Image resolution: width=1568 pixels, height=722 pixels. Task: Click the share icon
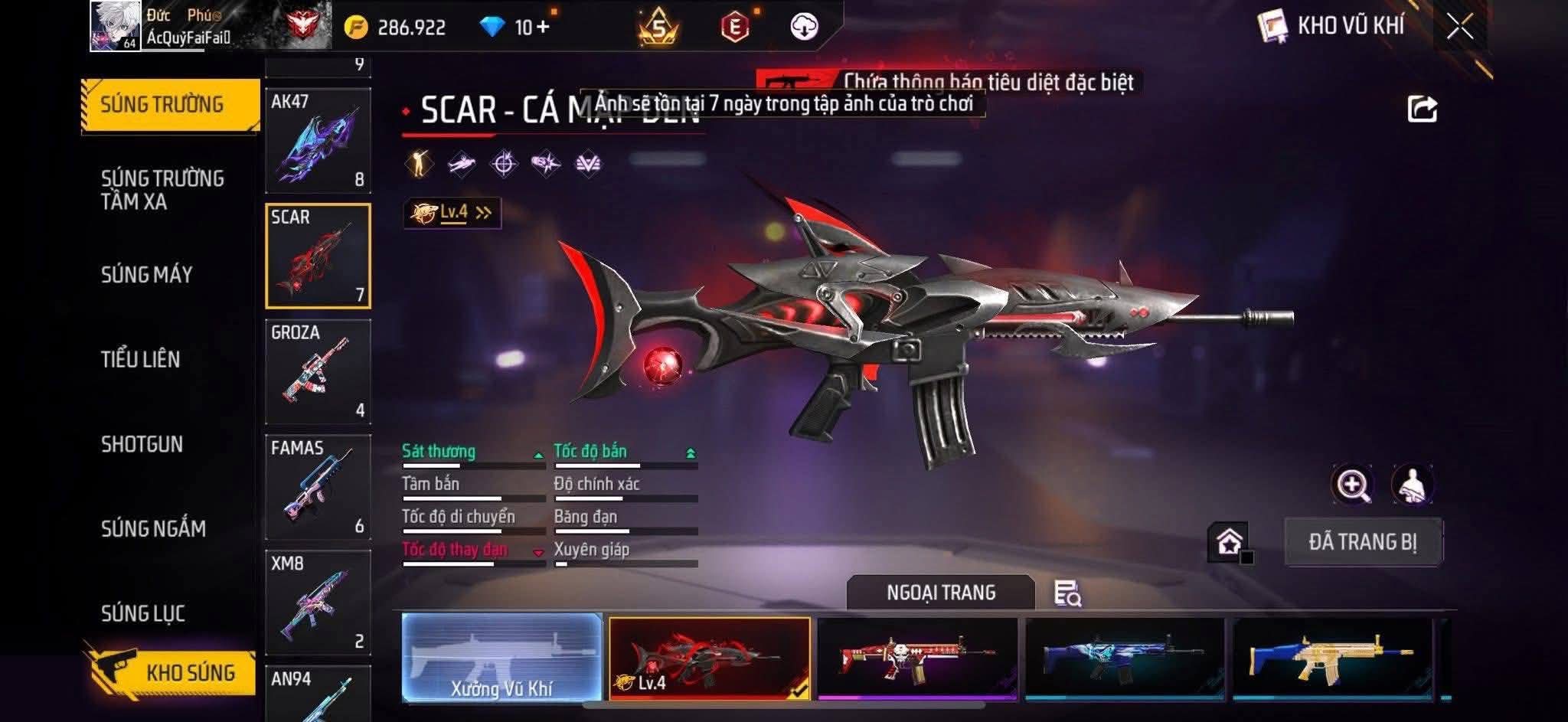click(1422, 109)
